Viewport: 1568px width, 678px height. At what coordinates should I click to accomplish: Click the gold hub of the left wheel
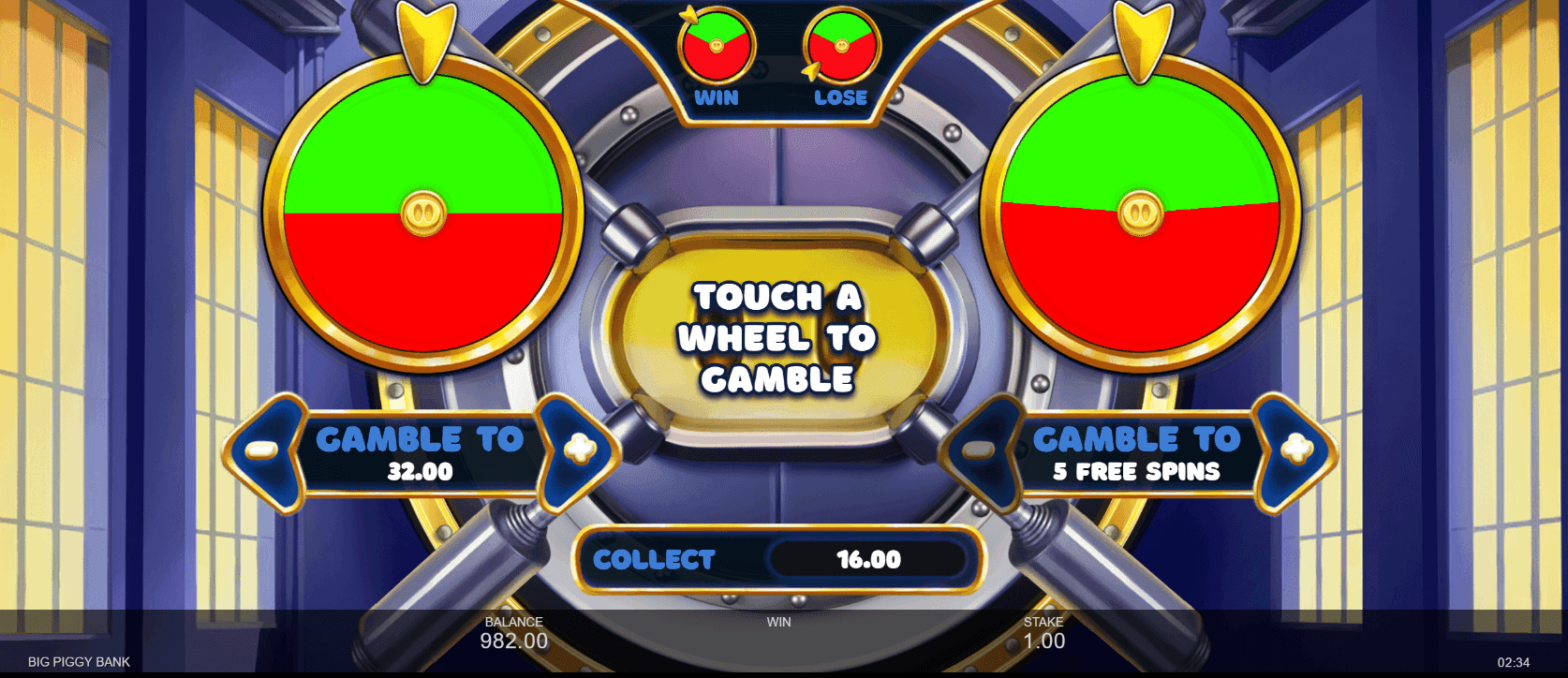423,214
